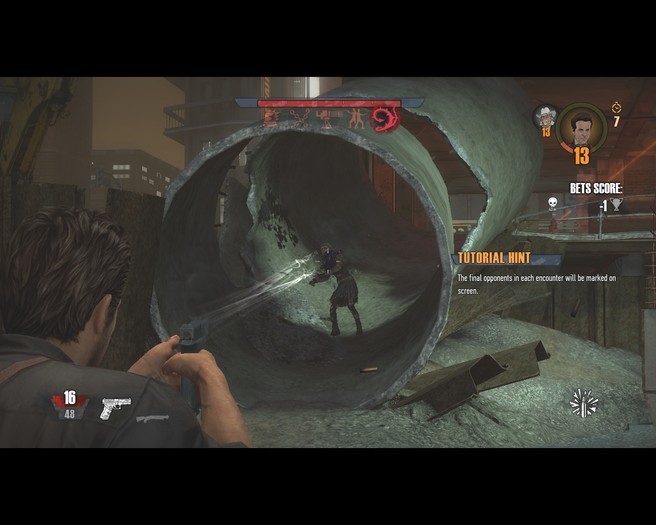Click the trophy icon under Bets Score
656x525 pixels.
click(617, 205)
